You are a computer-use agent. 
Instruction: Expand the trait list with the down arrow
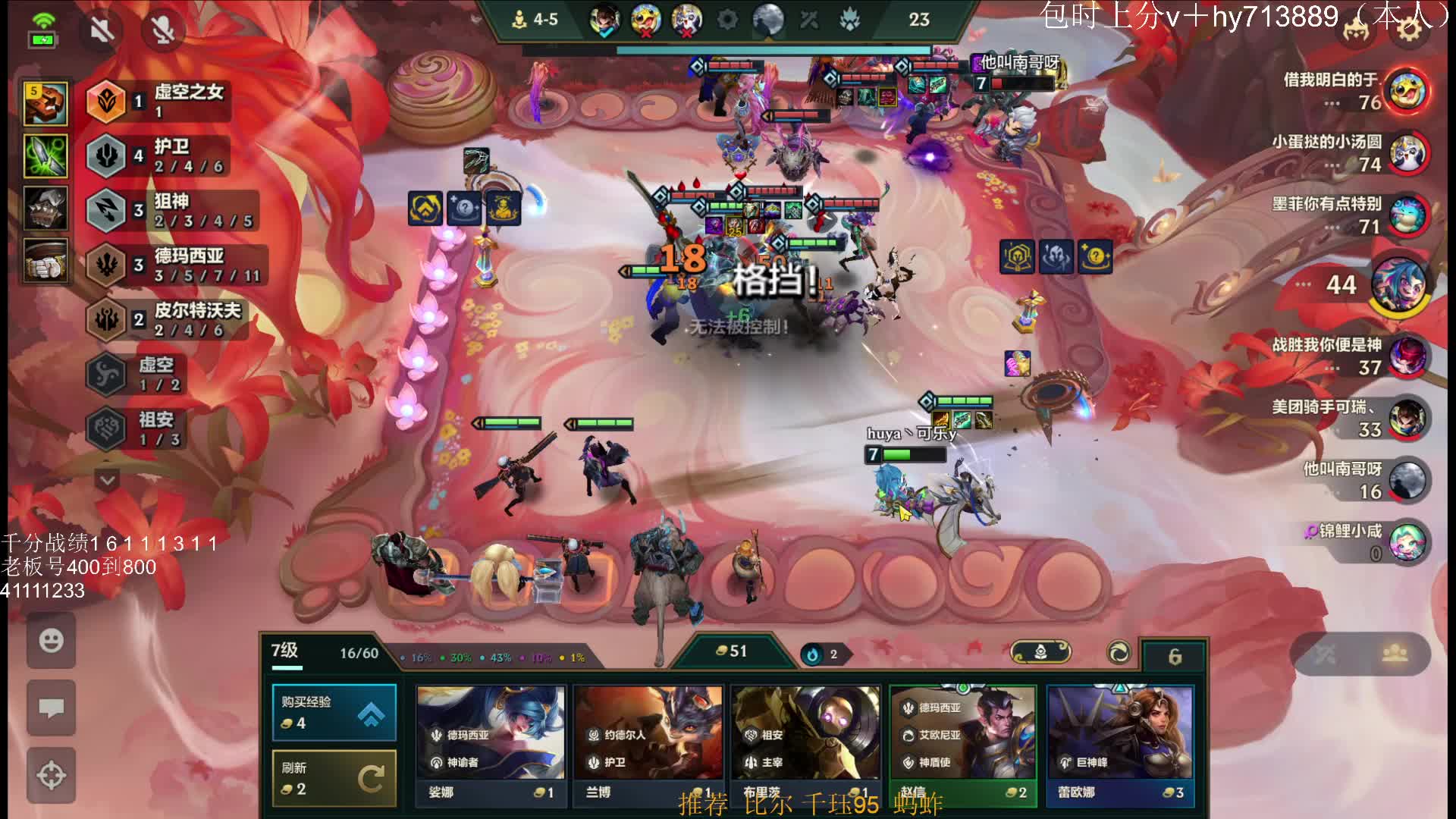(108, 480)
